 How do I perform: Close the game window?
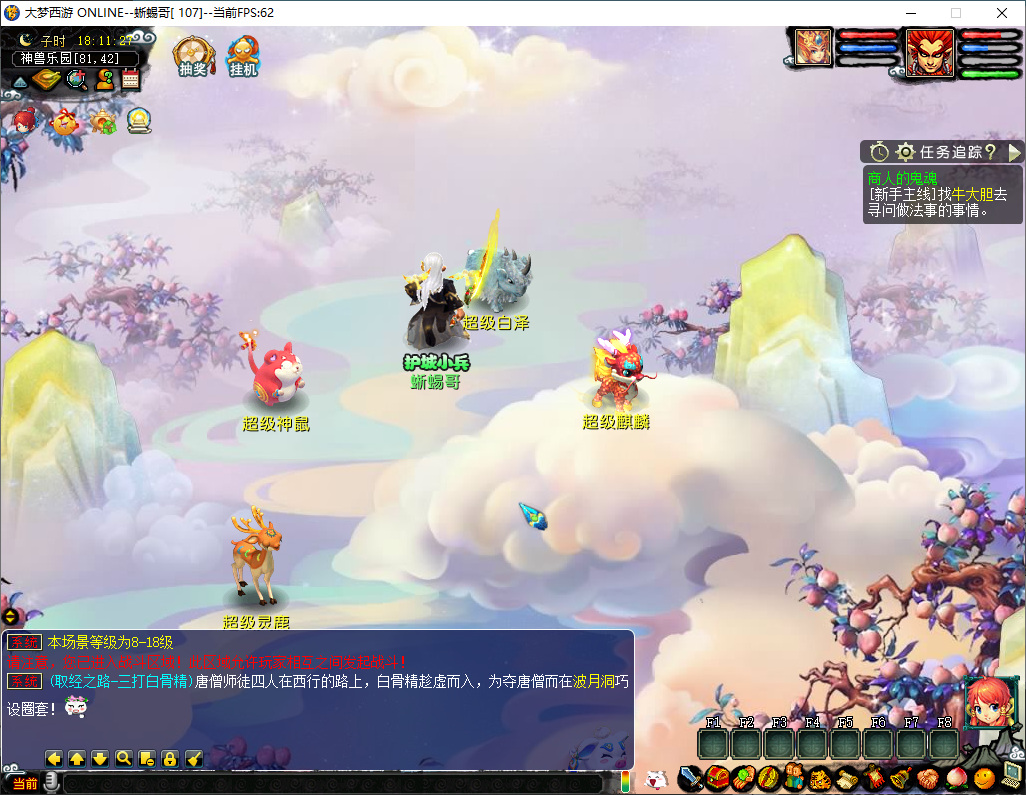1001,13
